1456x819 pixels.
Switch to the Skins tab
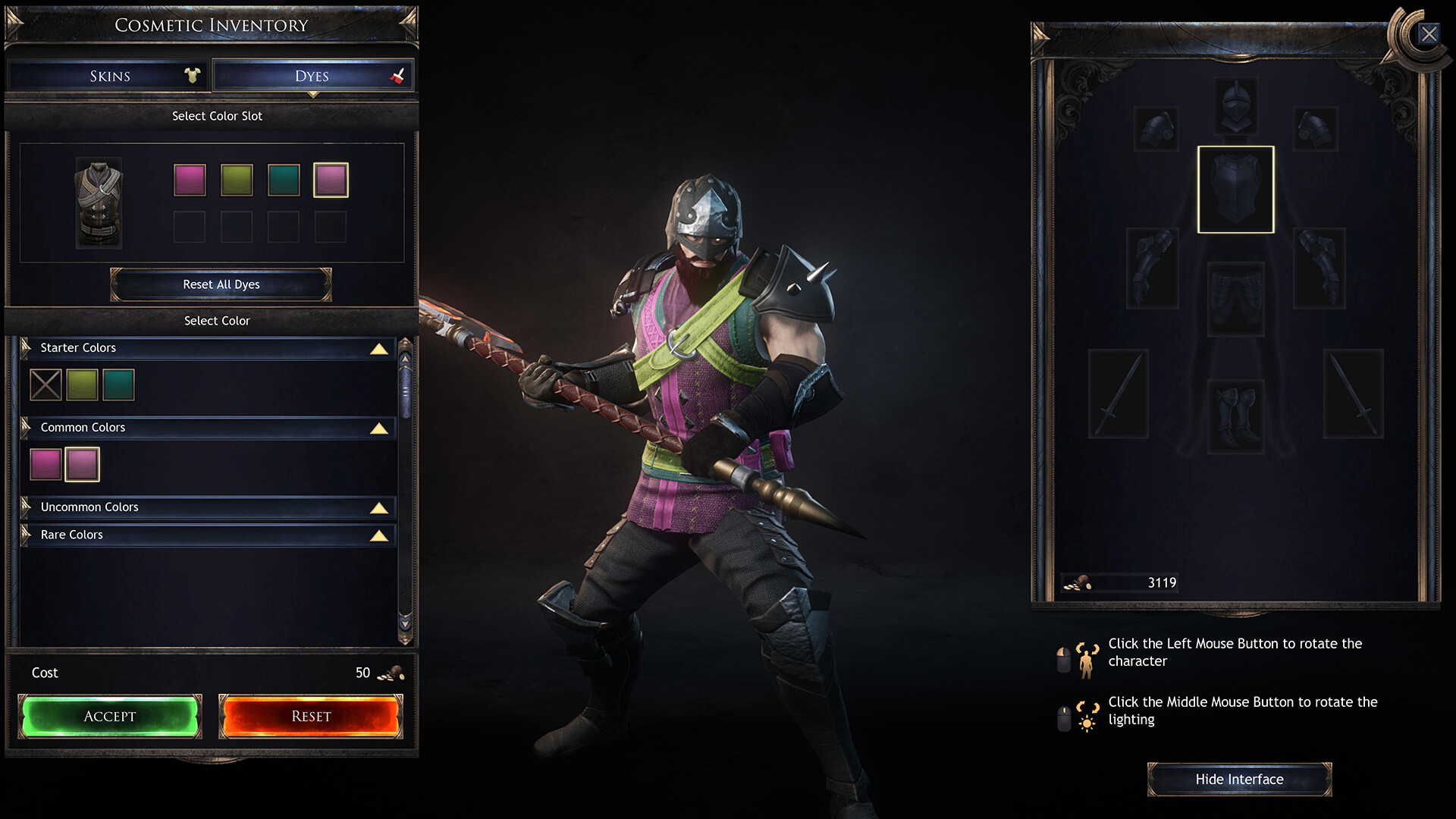(109, 76)
